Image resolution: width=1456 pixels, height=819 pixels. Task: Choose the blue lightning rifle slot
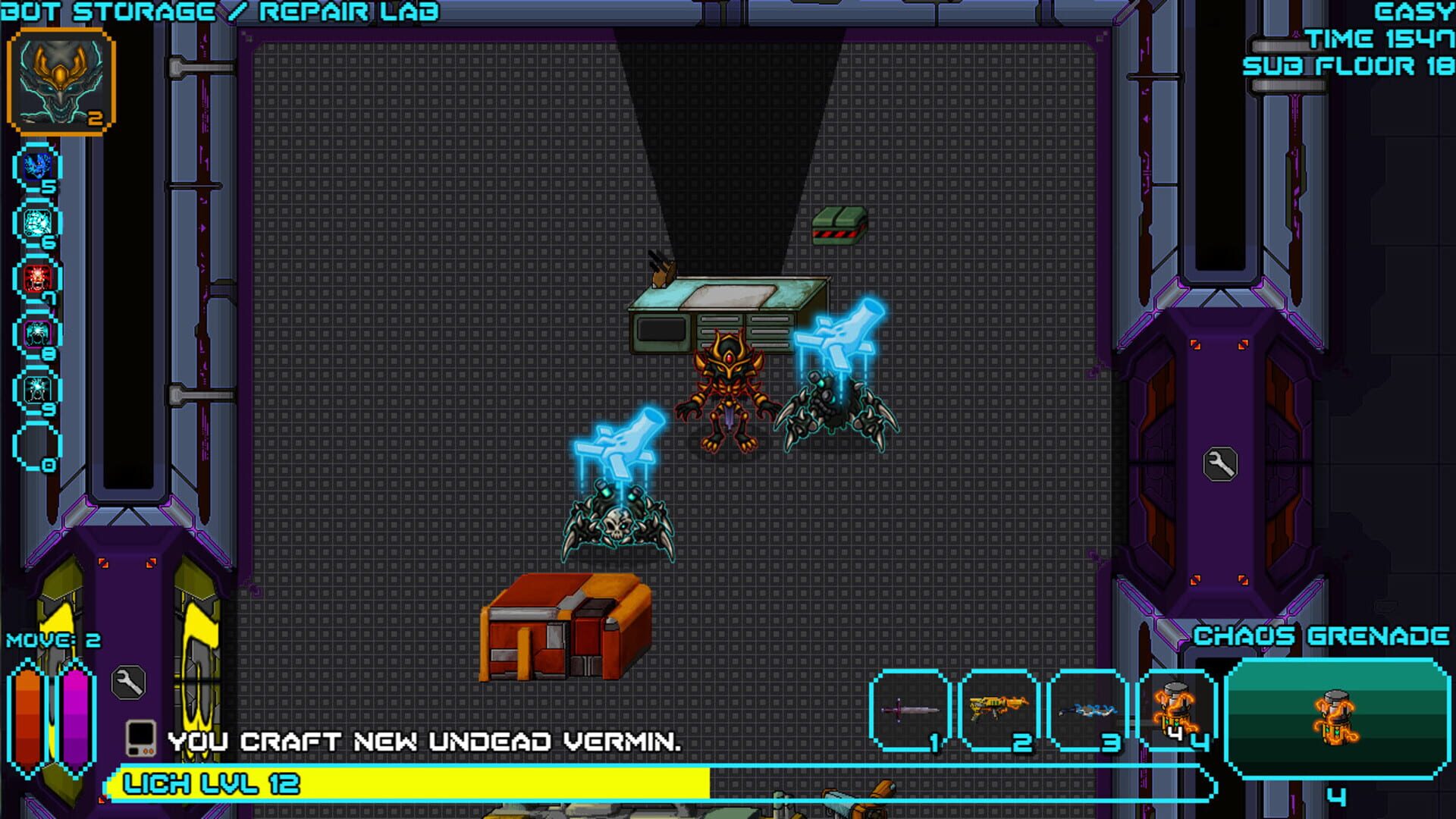click(x=1087, y=711)
